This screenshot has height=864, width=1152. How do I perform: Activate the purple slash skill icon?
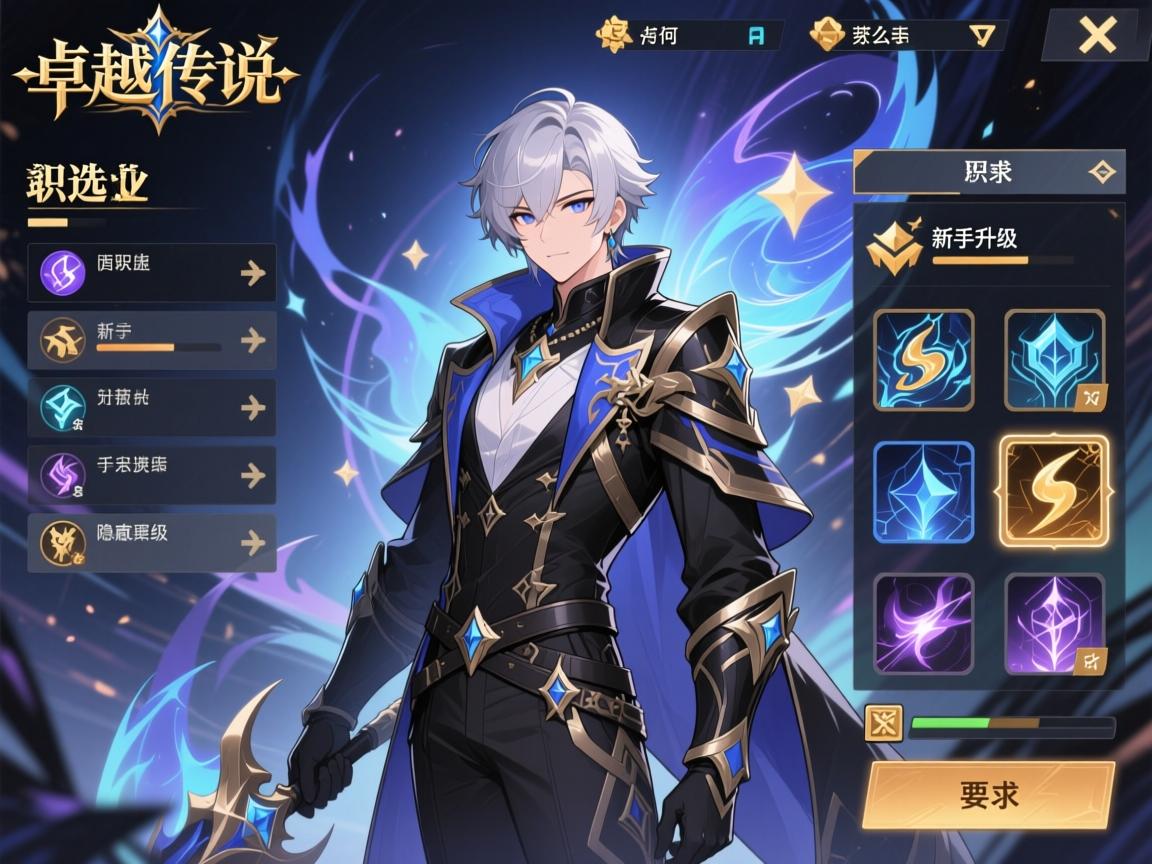923,624
